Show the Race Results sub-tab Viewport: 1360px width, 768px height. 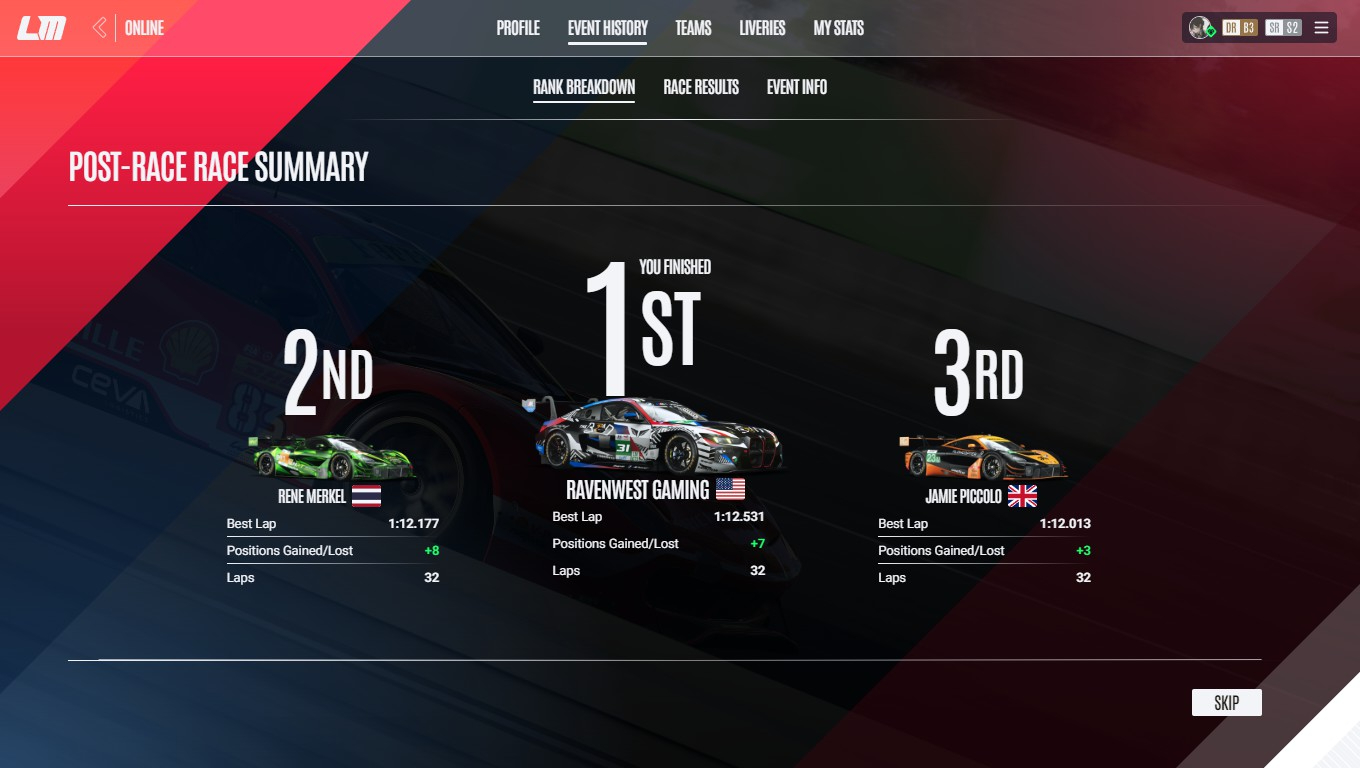701,87
